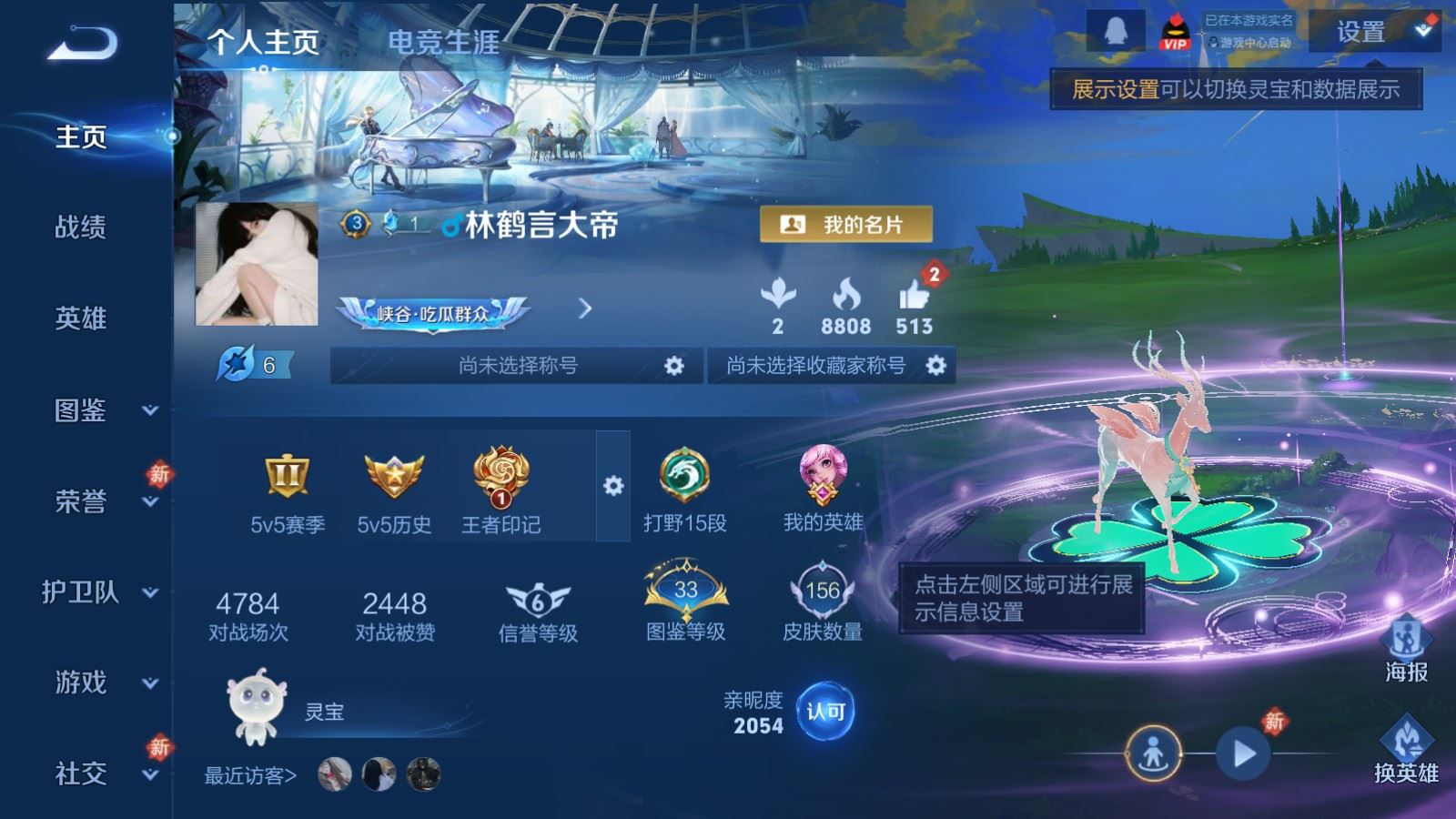The width and height of the screenshot is (1456, 819).
Task: Choose a title via 尚未选择称号 gear
Action: (673, 366)
